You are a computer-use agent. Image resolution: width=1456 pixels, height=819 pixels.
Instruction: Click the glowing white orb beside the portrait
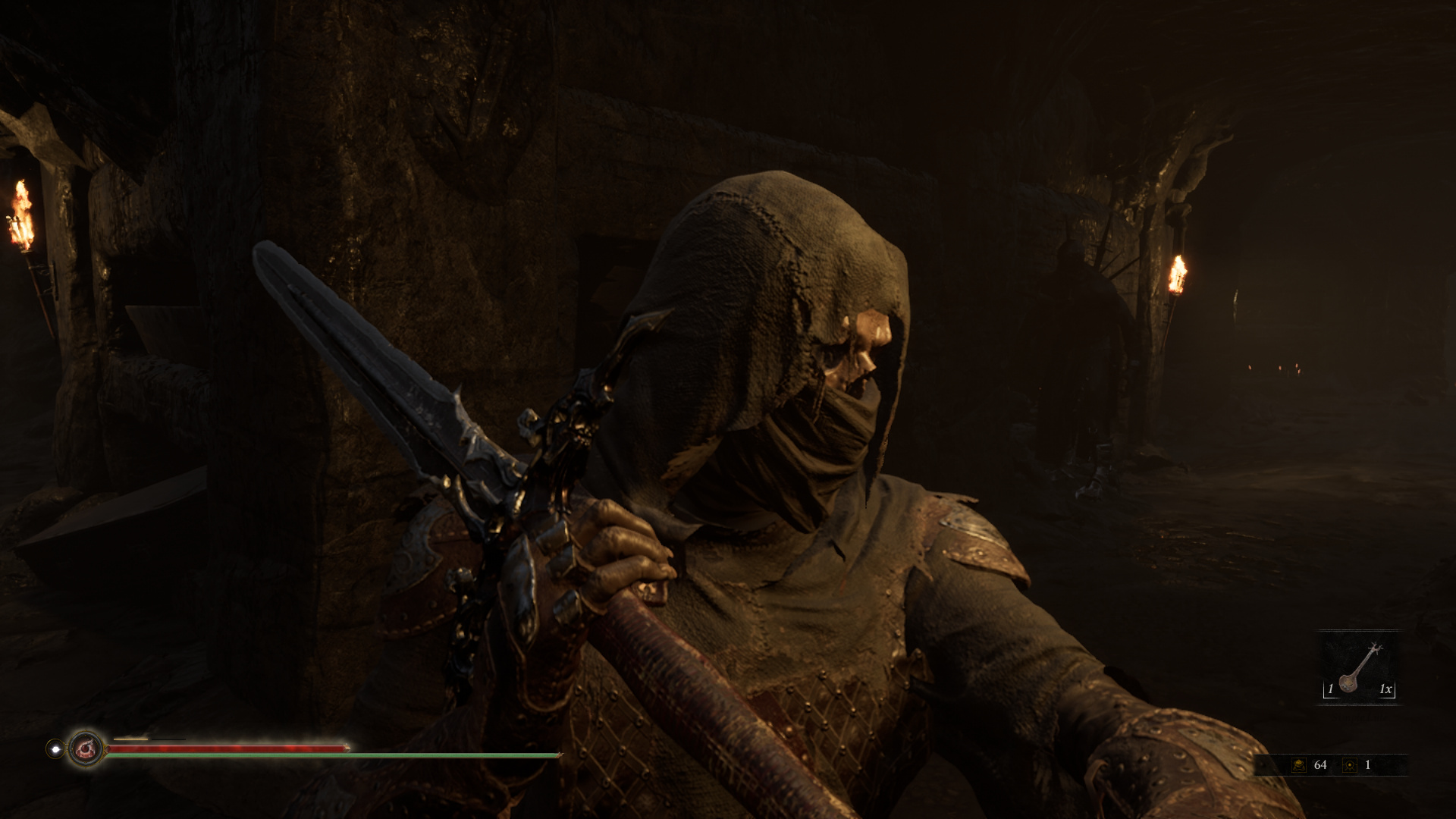click(55, 748)
